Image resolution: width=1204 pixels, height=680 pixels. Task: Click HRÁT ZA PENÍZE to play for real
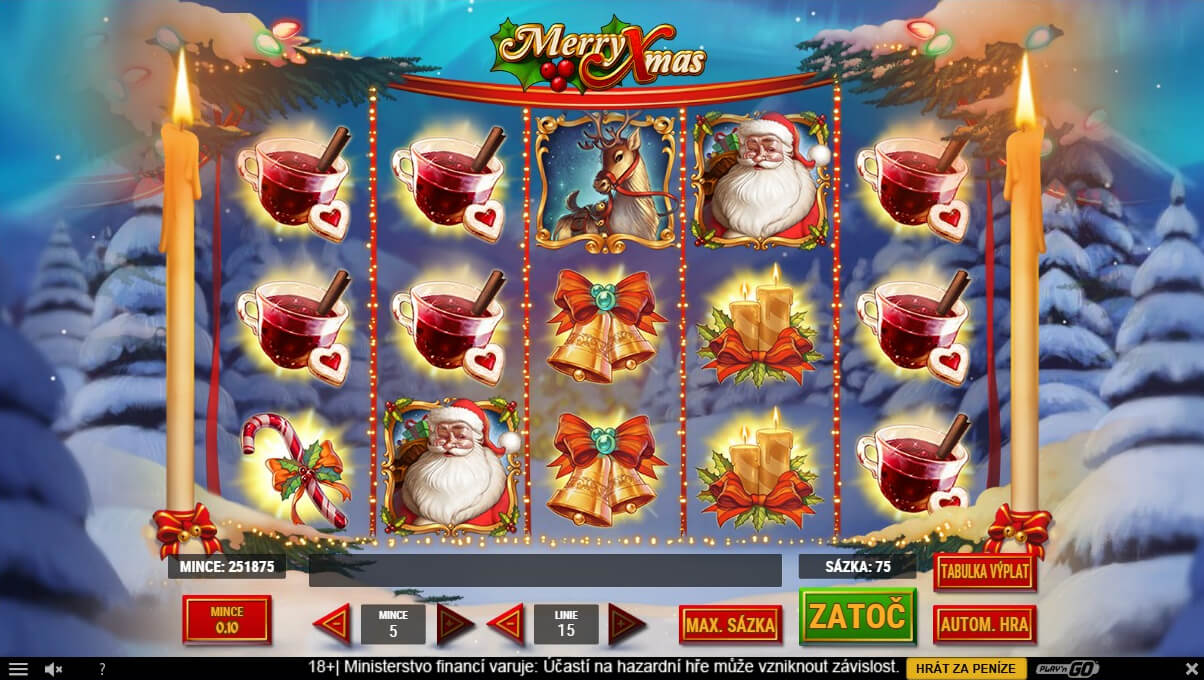[966, 668]
